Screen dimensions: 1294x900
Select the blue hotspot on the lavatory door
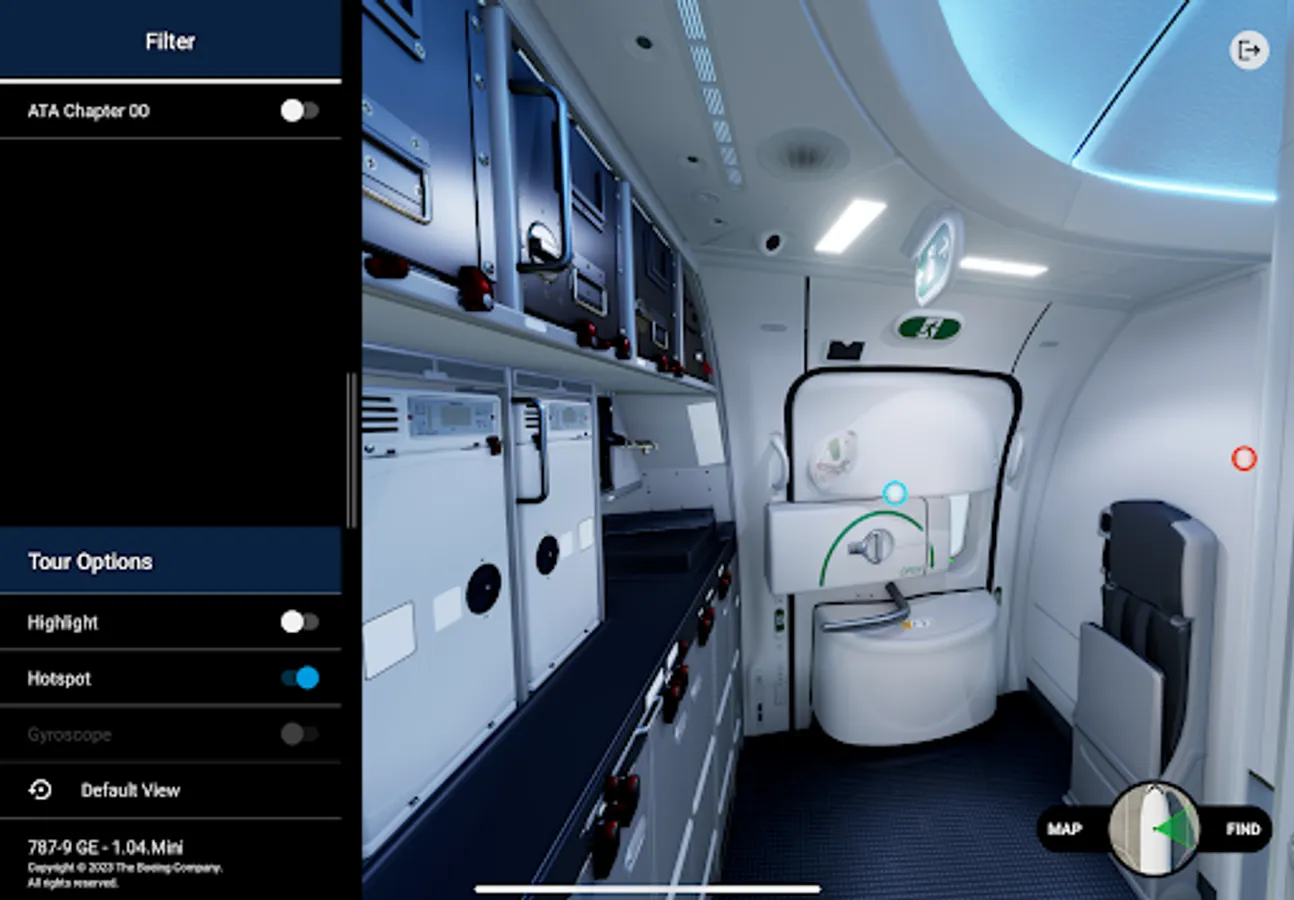tap(895, 491)
